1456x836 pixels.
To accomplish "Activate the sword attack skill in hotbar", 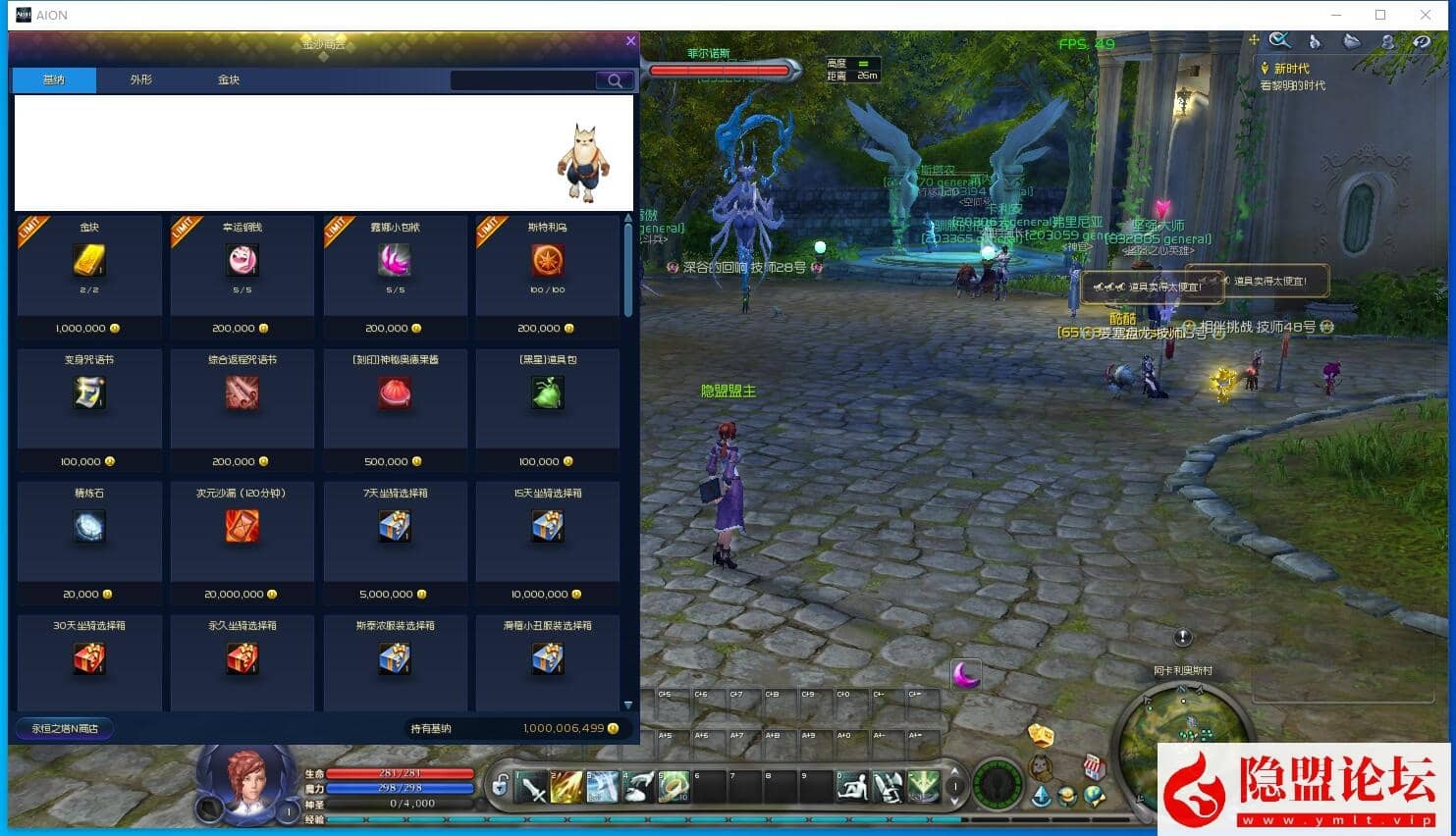I will pos(533,787).
